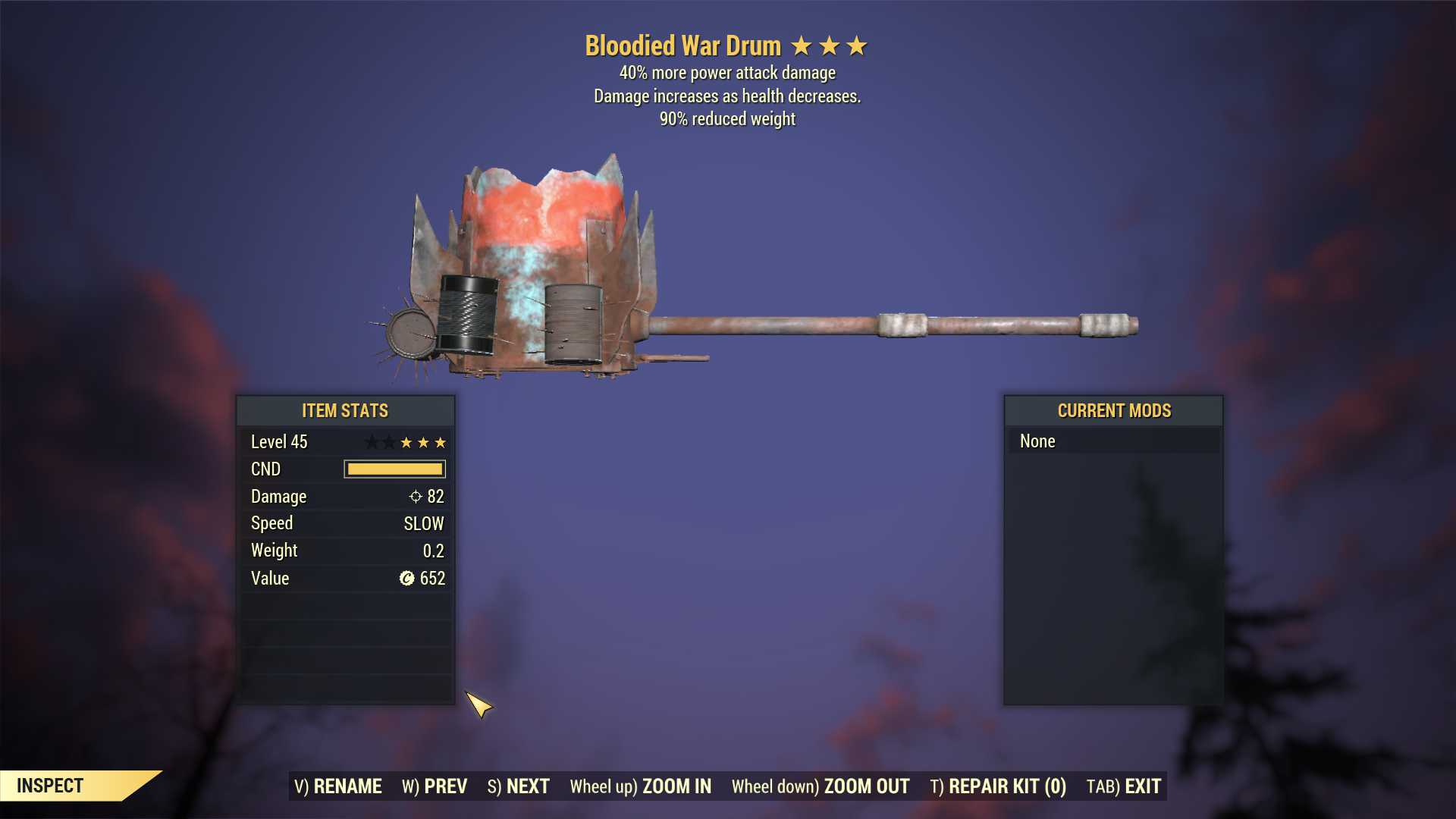Exit the inspect screen
Viewport: 1456px width, 819px height.
(1124, 786)
